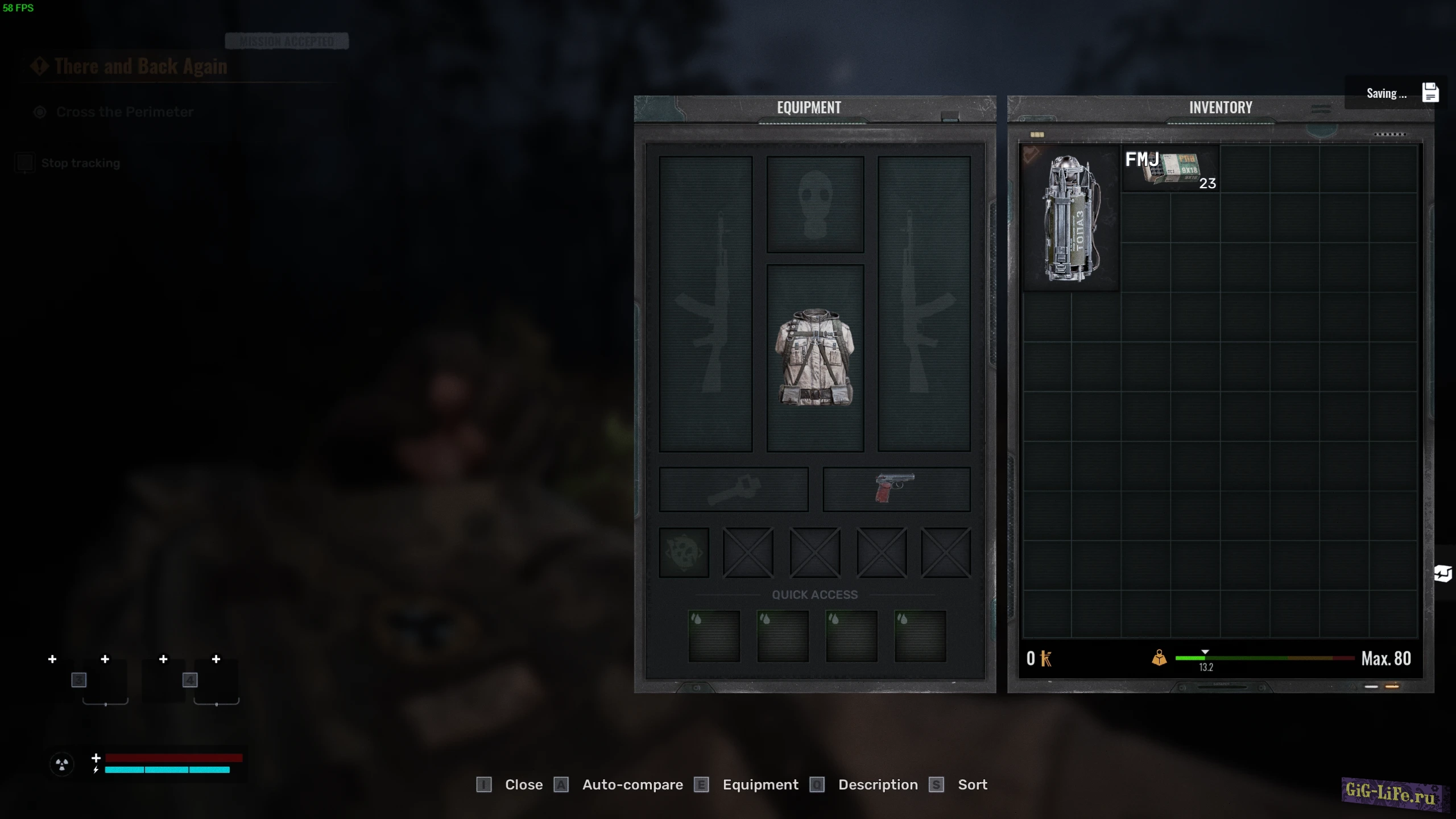
Task: Select the Toha3 scanner device in inventory
Action: [1071, 218]
